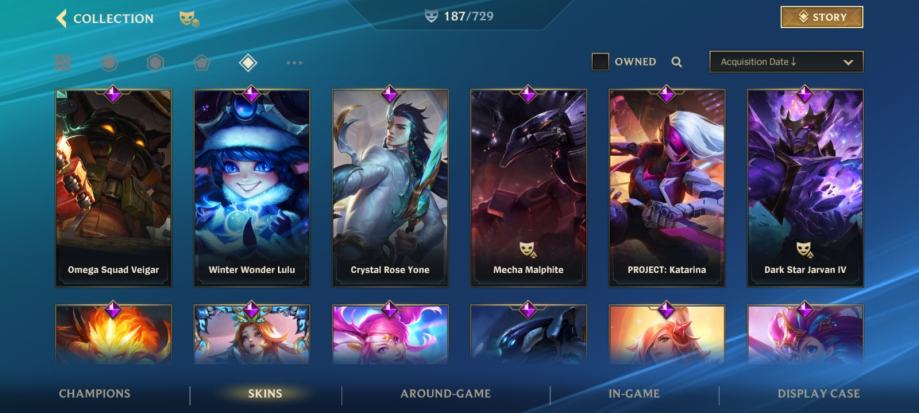View the Dark Star Jarvan IV skin
Viewport: 919px width, 413px height.
coord(805,188)
